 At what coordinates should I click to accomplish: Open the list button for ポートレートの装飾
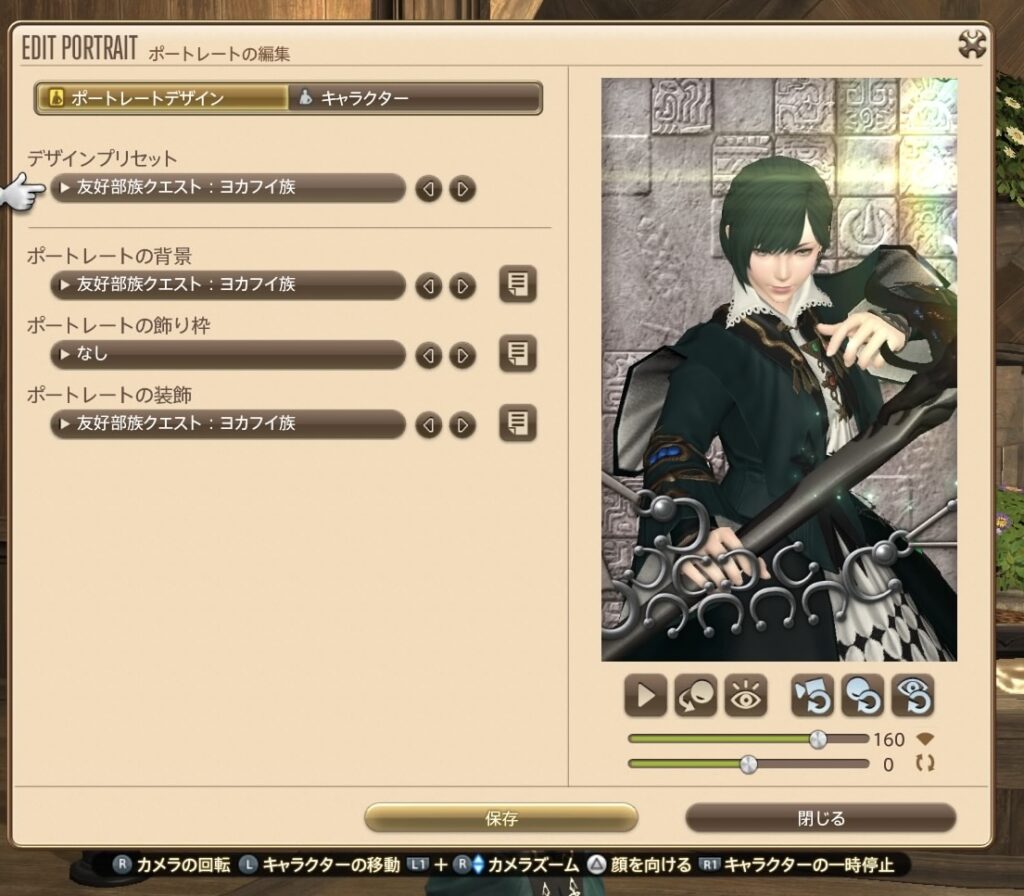tap(517, 424)
